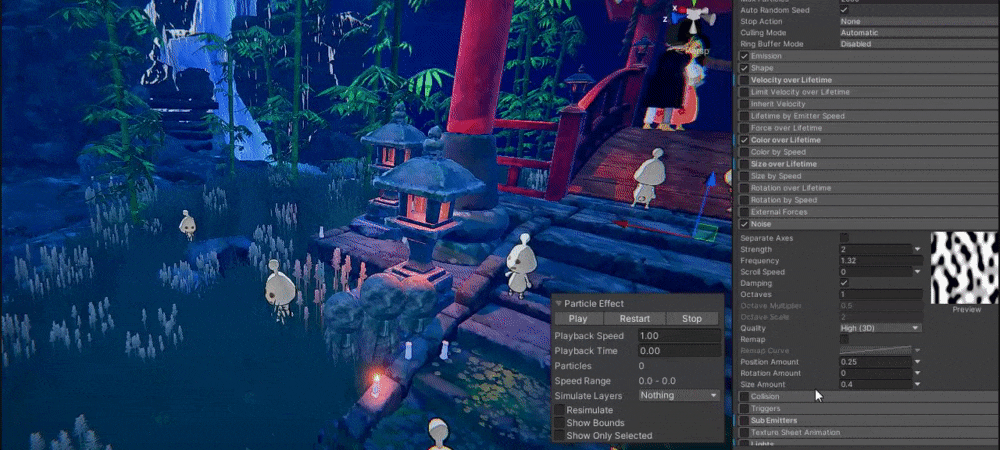Stop the particle effect
The height and width of the screenshot is (450, 1000).
691,319
